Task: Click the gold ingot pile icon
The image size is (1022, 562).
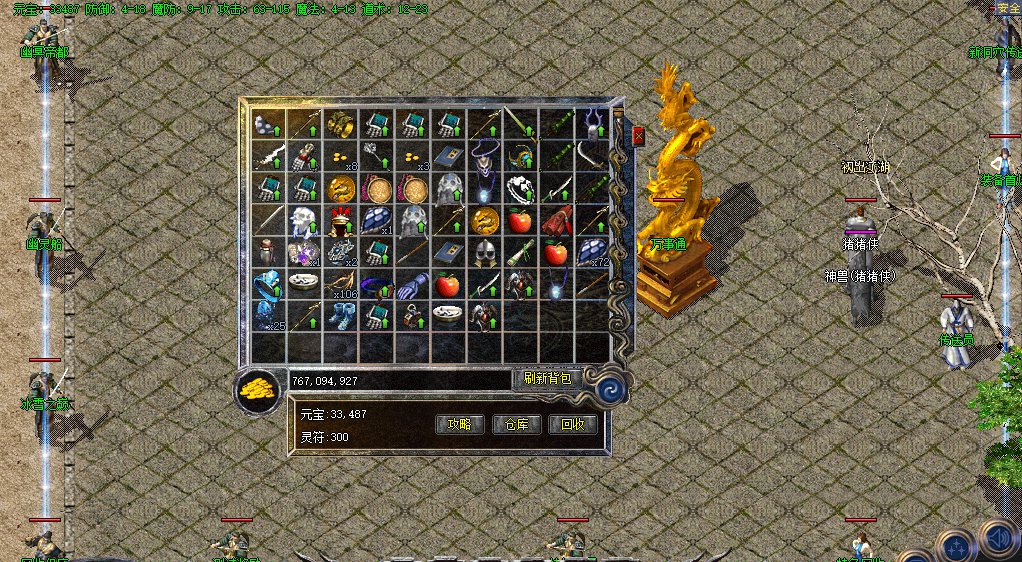Action: [x=258, y=390]
